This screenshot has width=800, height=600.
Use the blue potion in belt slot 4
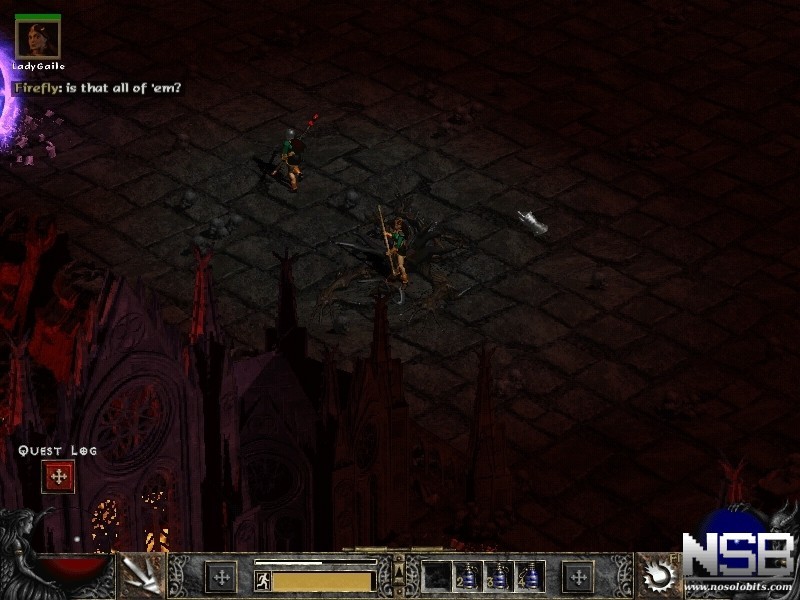tap(530, 576)
